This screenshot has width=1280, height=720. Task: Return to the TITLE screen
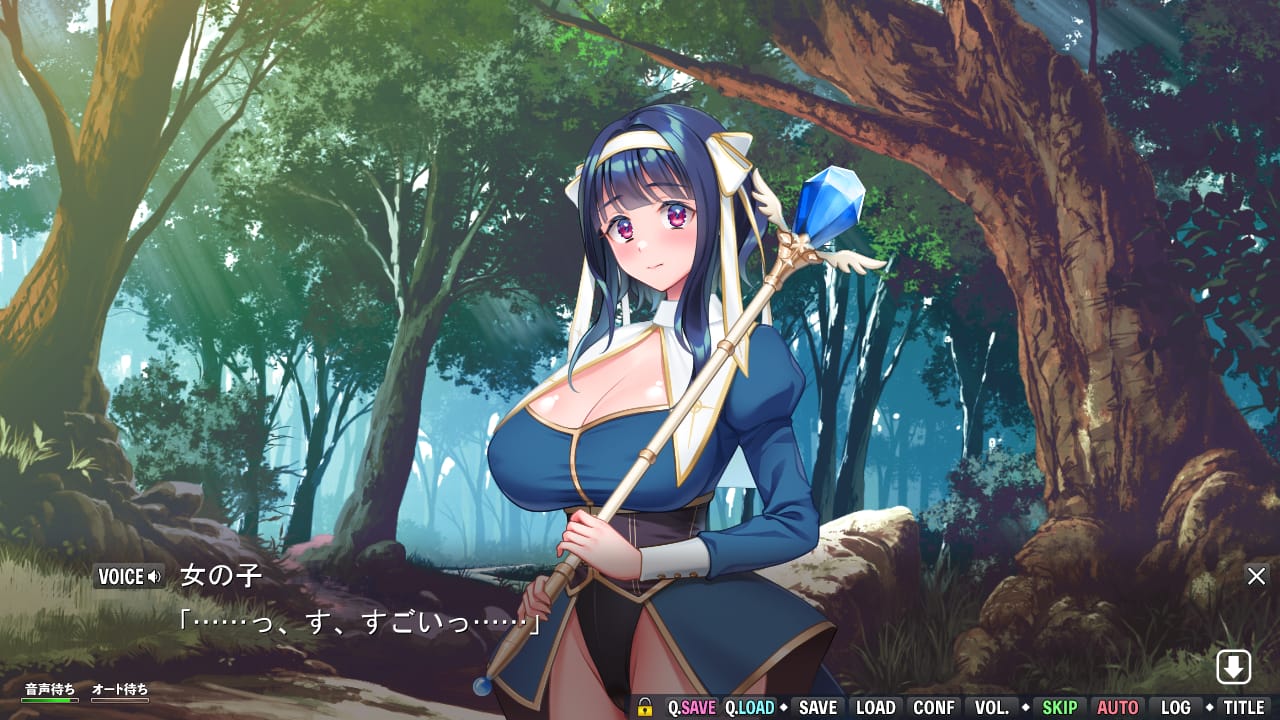1243,707
